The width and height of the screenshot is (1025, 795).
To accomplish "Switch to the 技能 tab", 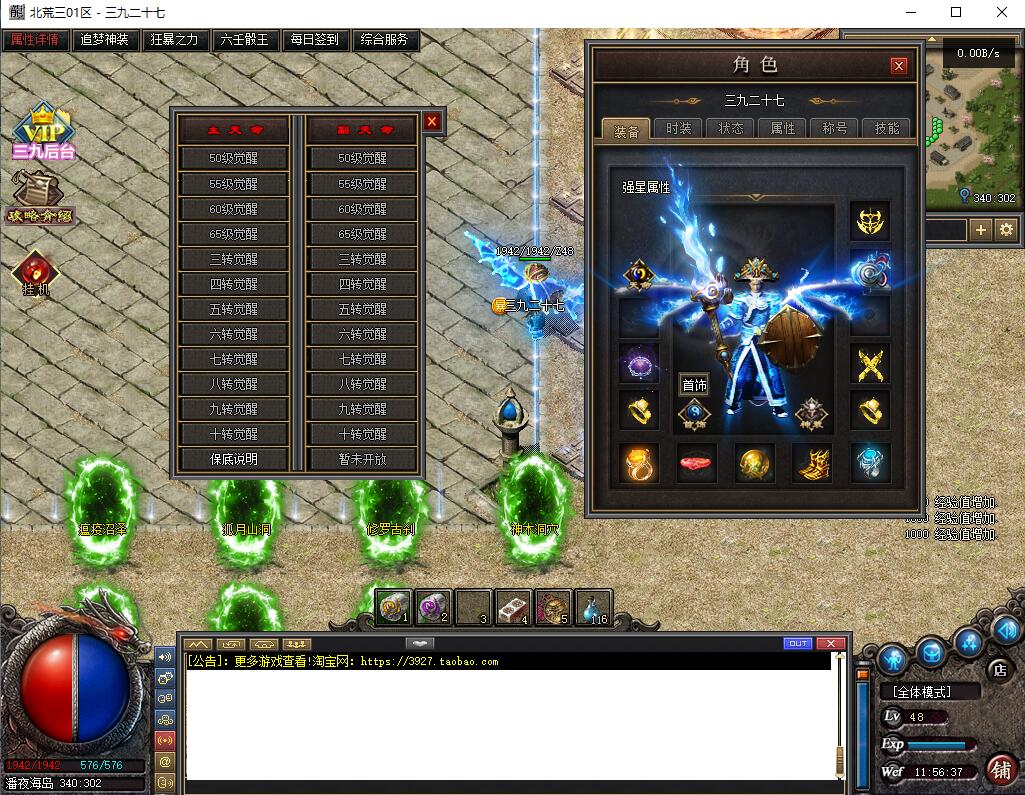I will pyautogui.click(x=887, y=128).
